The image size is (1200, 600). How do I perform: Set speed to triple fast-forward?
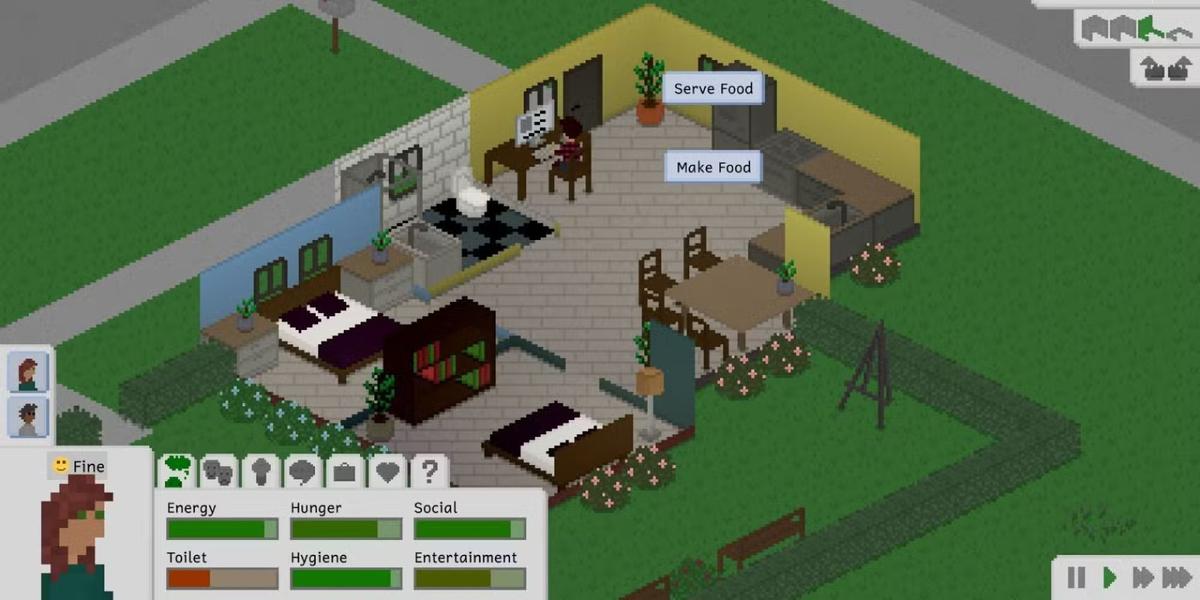1176,577
